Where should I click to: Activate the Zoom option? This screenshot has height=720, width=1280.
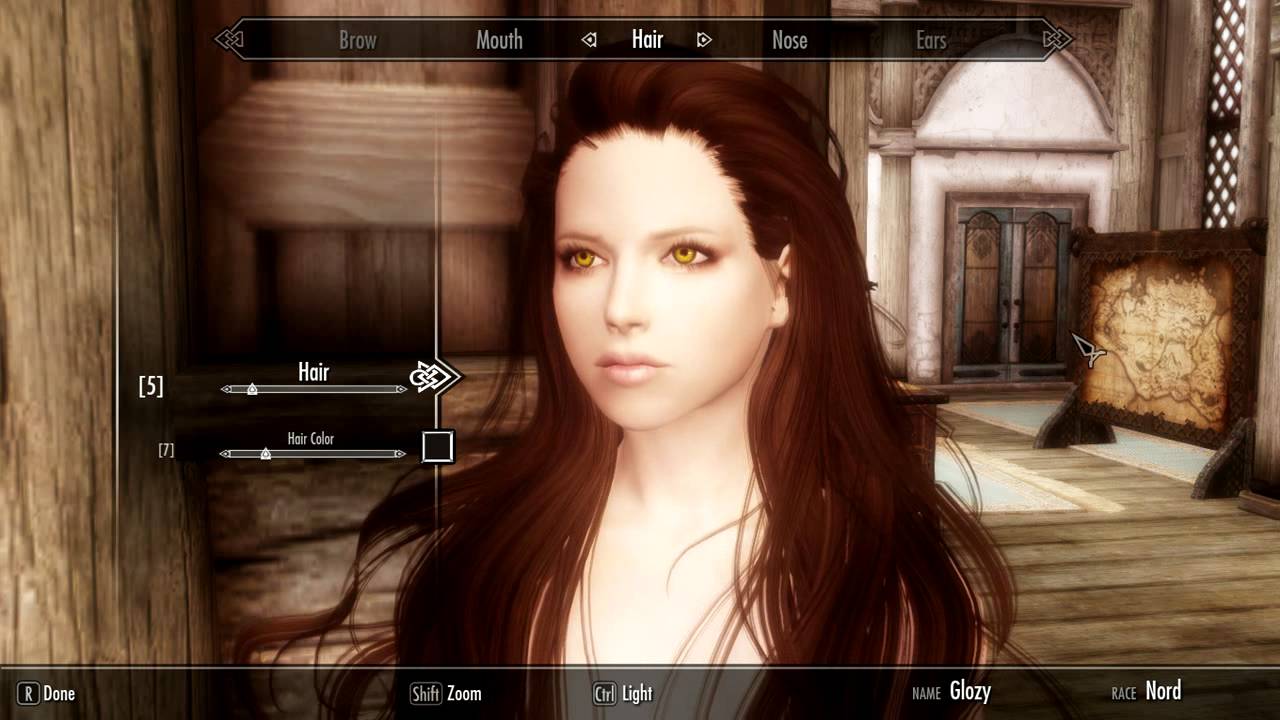[446, 693]
